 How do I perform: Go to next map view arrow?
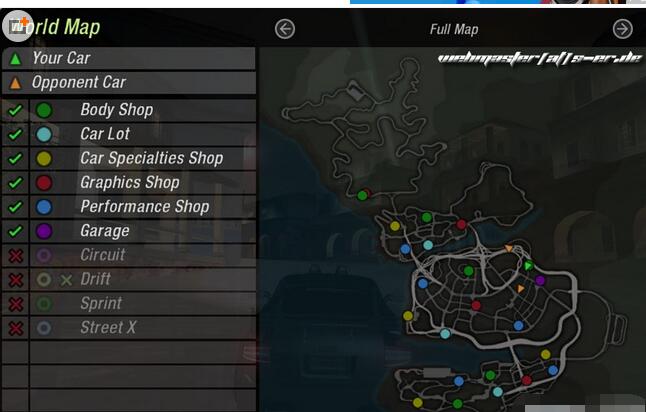pyautogui.click(x=622, y=29)
